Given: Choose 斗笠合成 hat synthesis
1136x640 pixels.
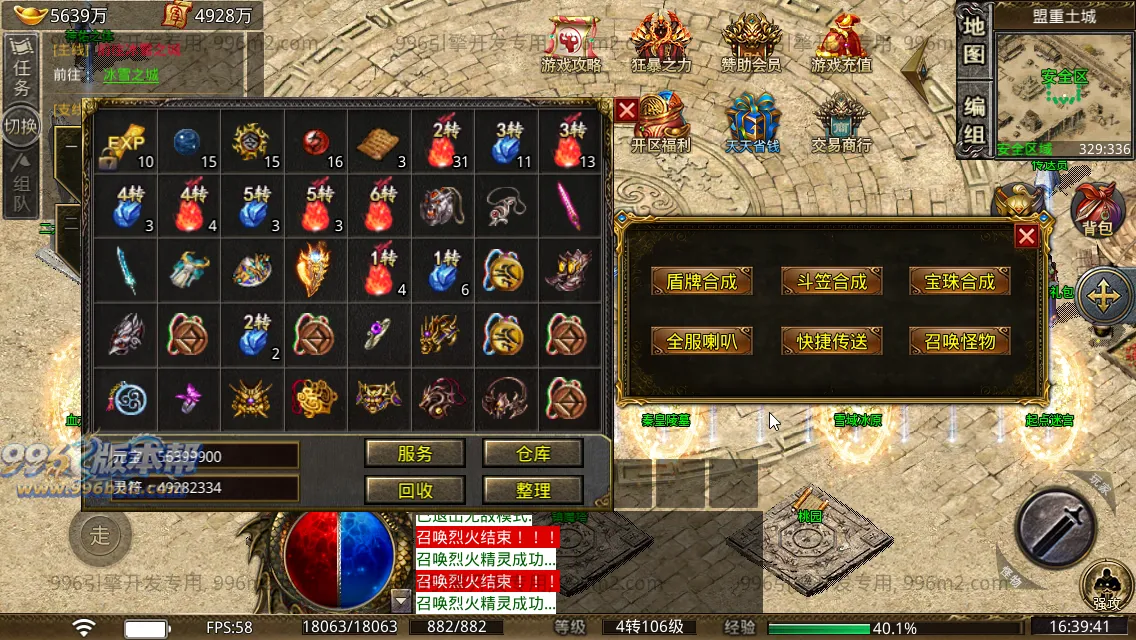Looking at the screenshot, I should (831, 282).
